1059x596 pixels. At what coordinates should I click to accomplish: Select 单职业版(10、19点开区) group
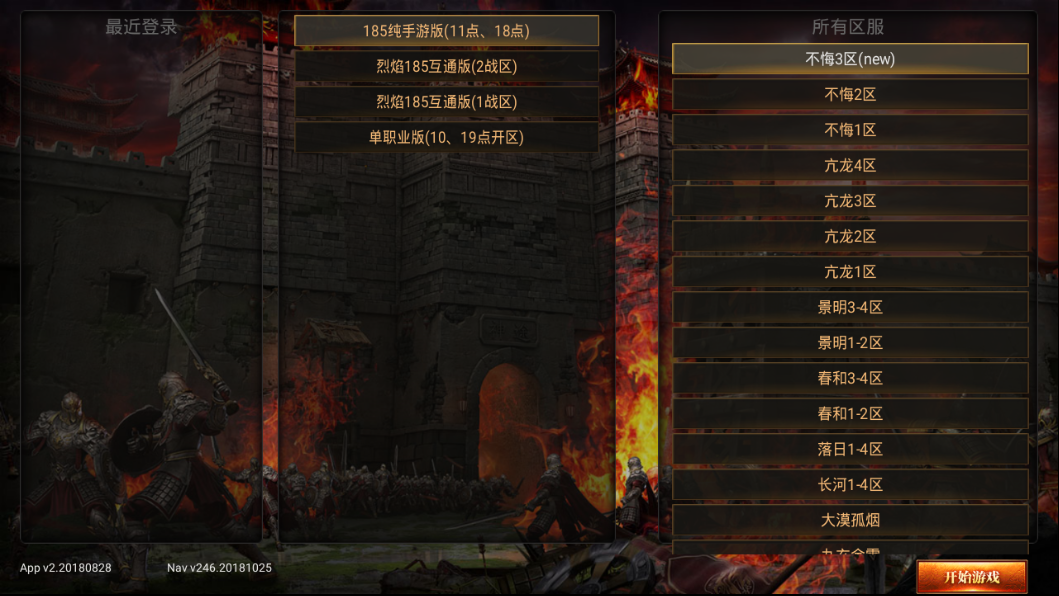click(446, 137)
